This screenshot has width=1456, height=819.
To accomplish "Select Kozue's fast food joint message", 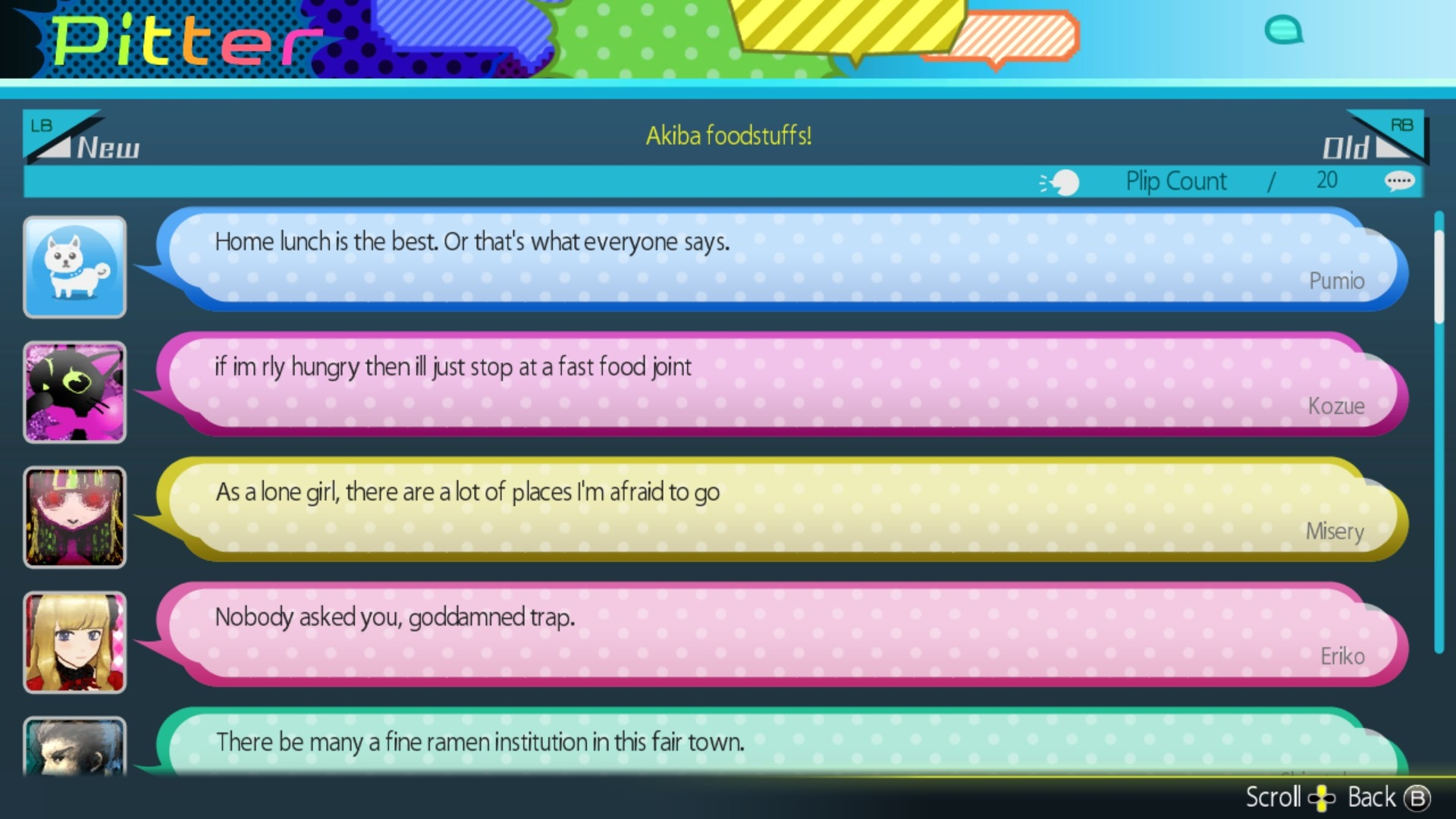I will (781, 384).
